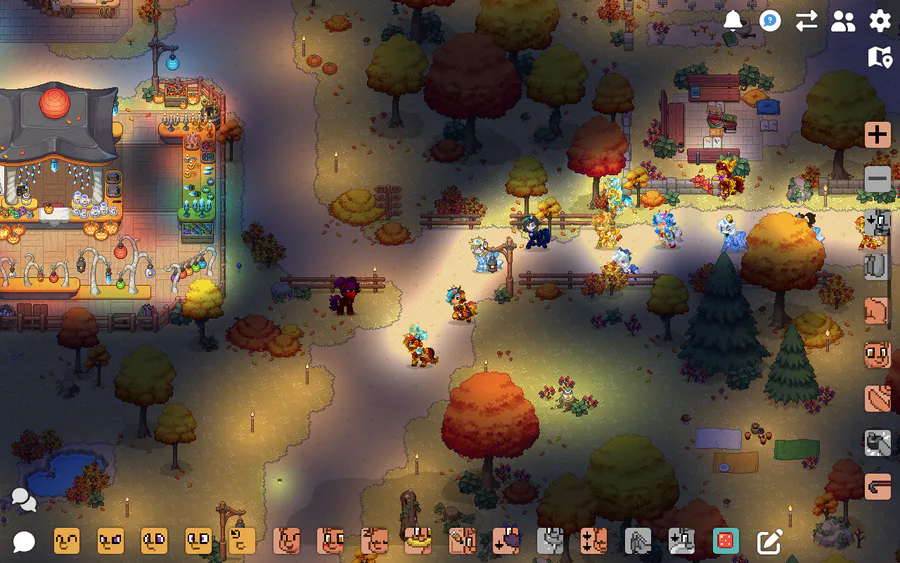This screenshot has height=563, width=900.
Task: Open the blue chat status bubble
Action: click(770, 21)
